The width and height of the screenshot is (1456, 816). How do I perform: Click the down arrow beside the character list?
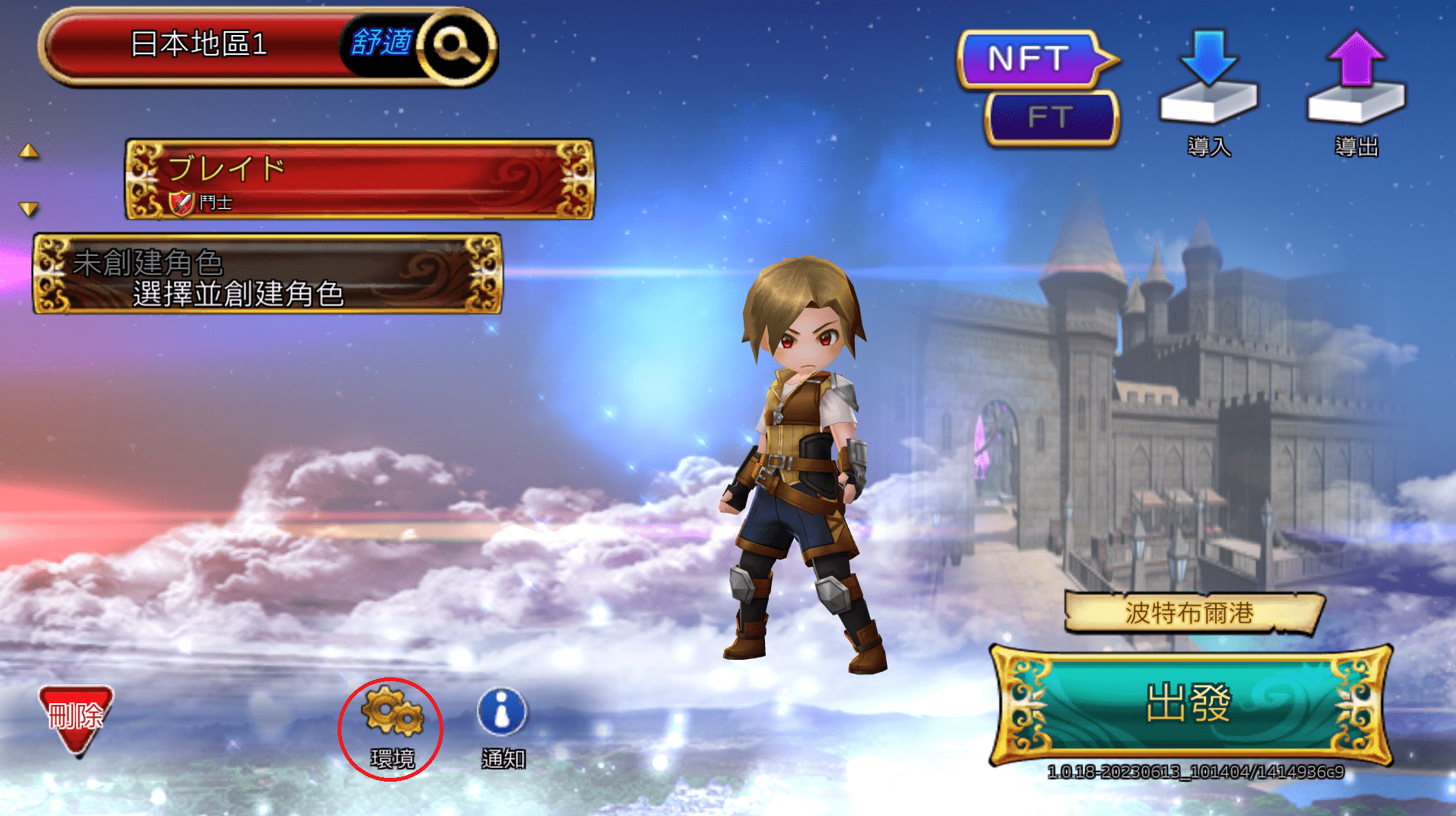(29, 209)
